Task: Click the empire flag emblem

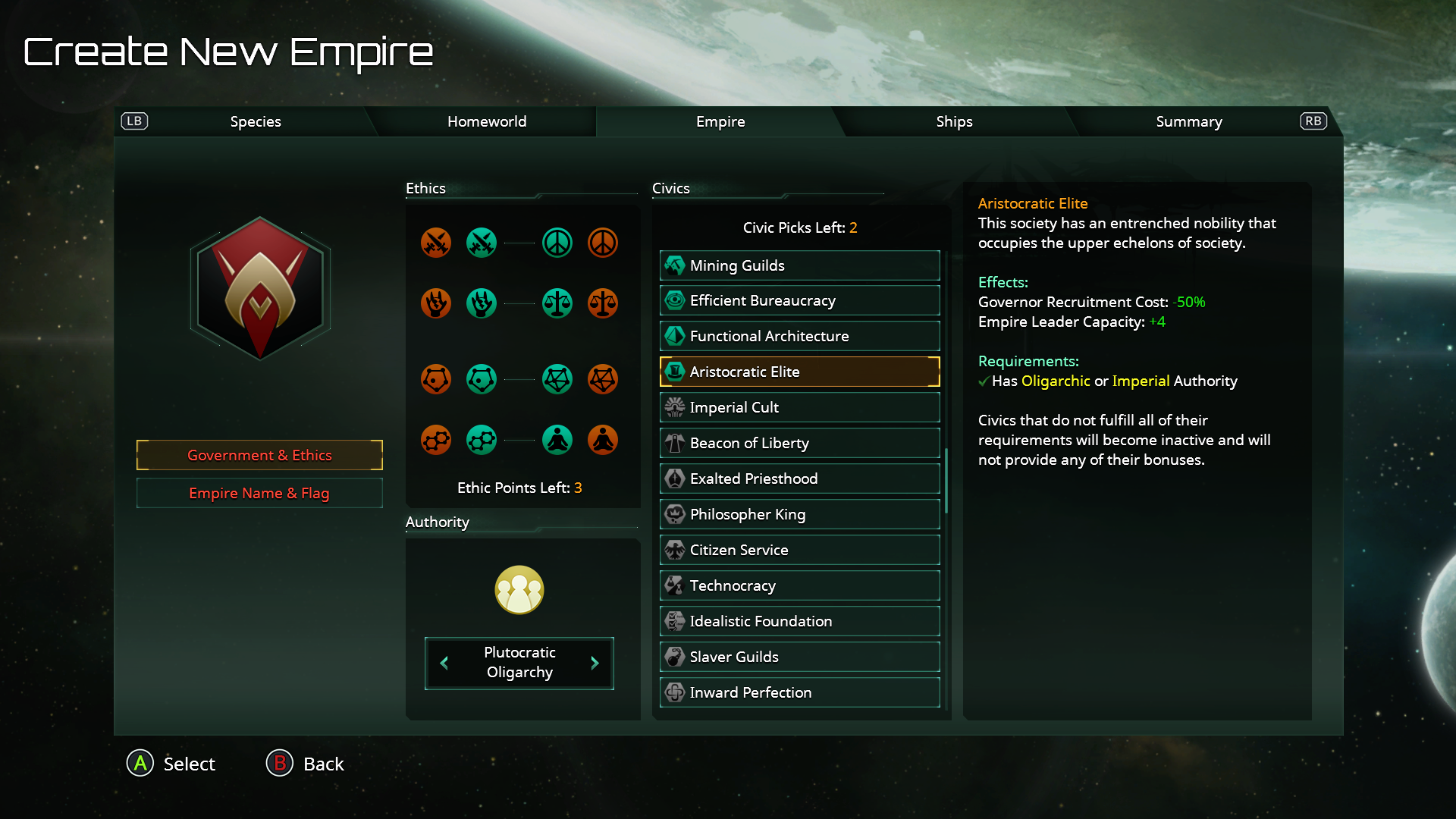Action: (x=260, y=288)
